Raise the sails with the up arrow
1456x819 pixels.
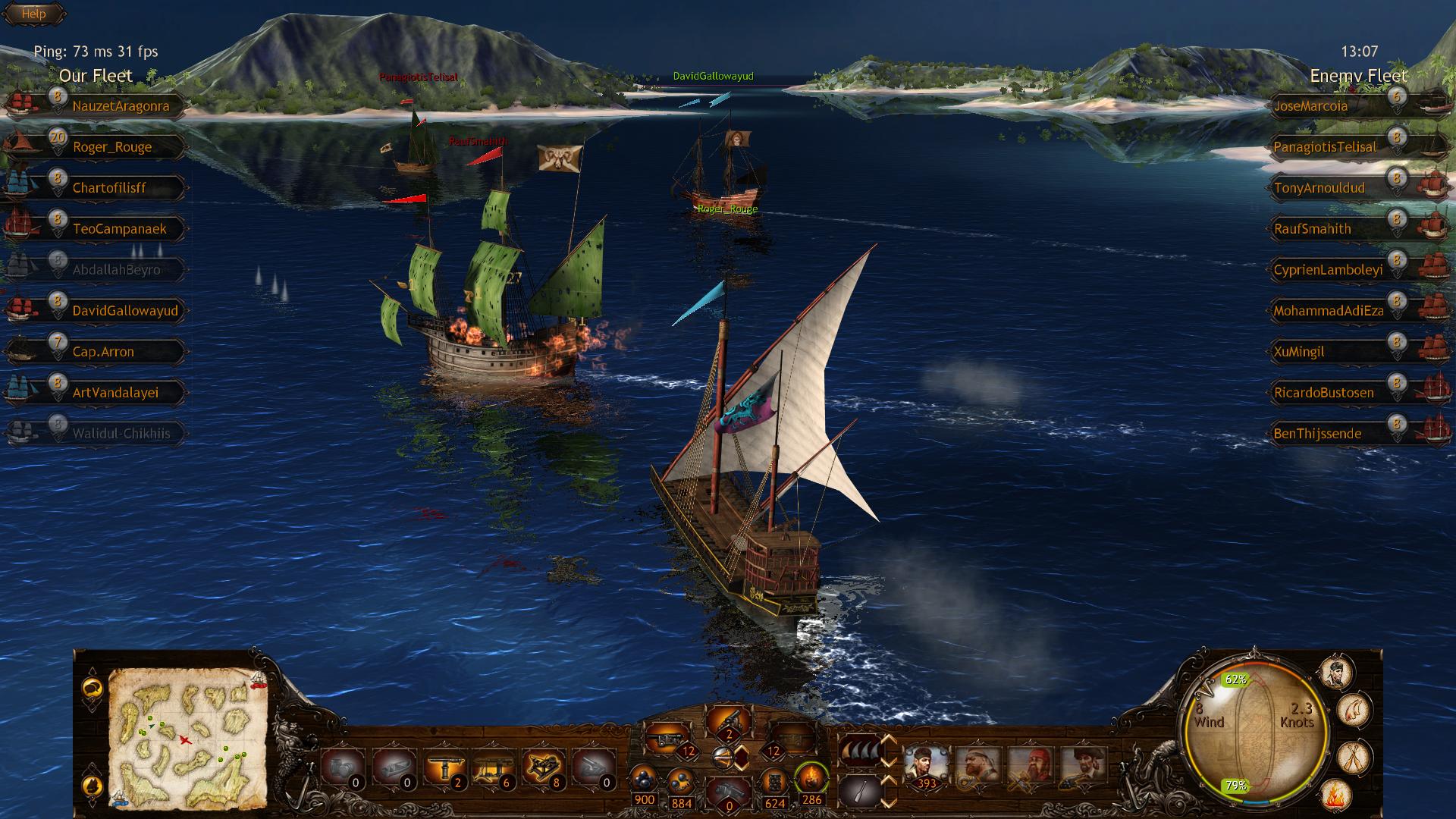coord(888,740)
